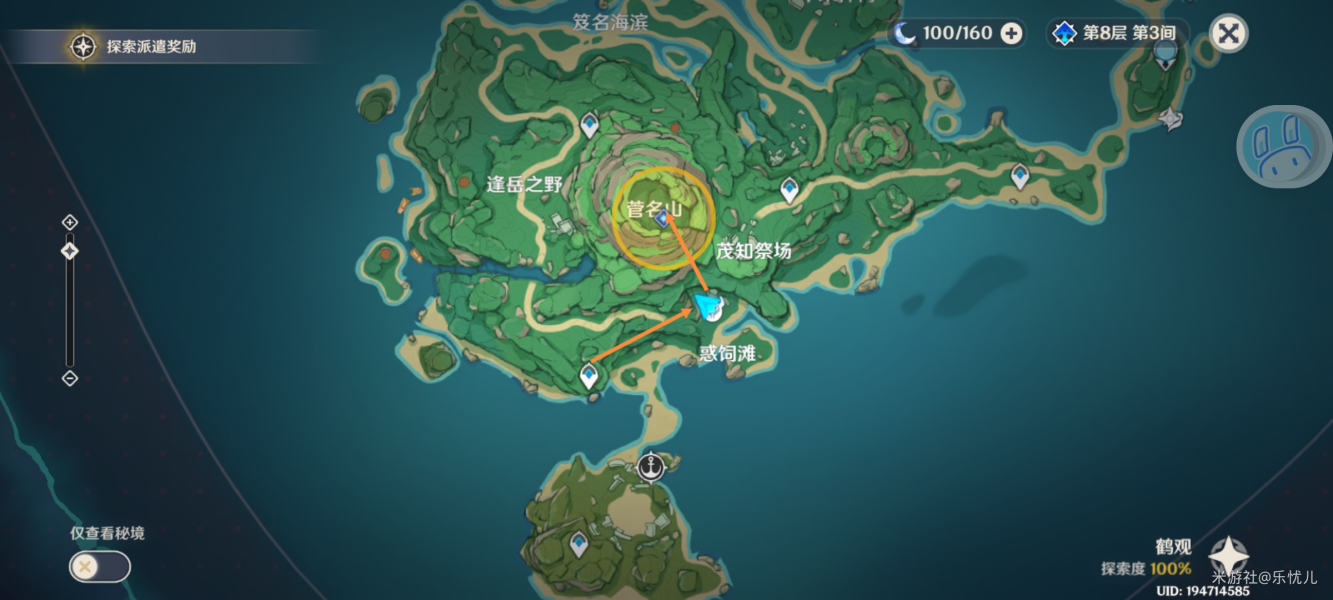Choose the teleport waypoint on the southern islet
1333x600 pixels.
tap(578, 544)
